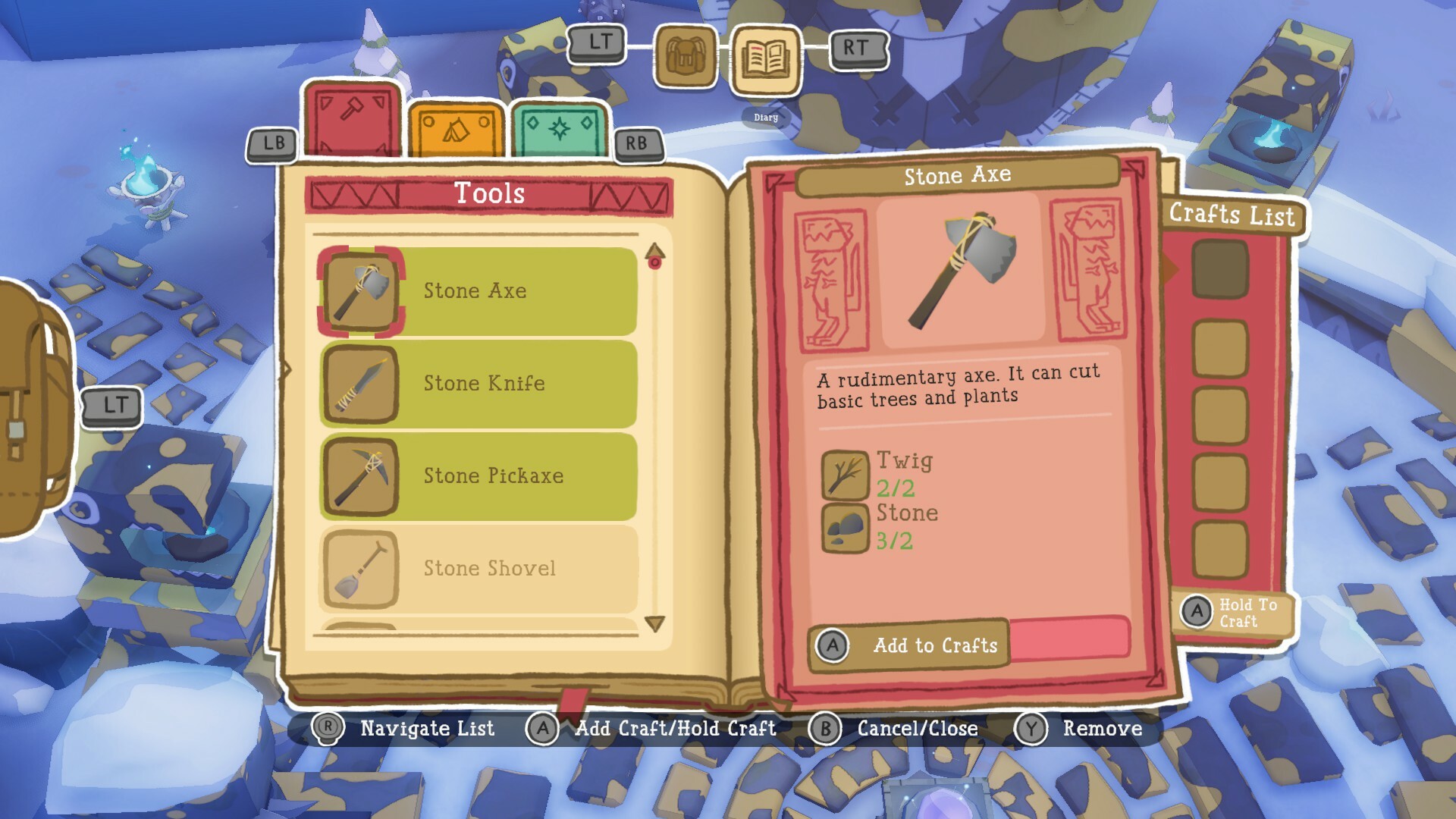Click the down scroll arrow in Tools list
1456x819 pixels.
pos(655,624)
